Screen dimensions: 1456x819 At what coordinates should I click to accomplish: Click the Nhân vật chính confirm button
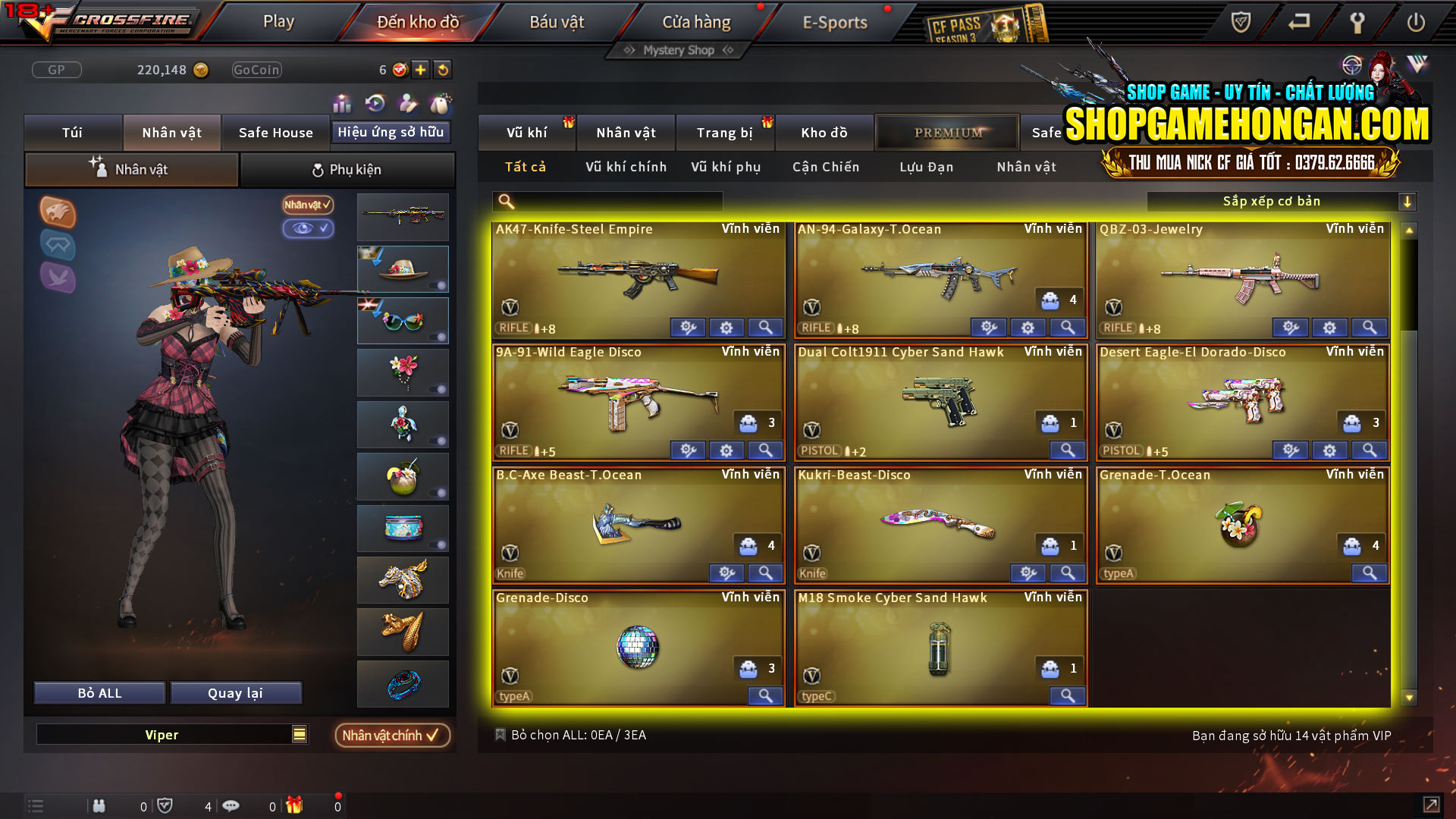(x=391, y=735)
